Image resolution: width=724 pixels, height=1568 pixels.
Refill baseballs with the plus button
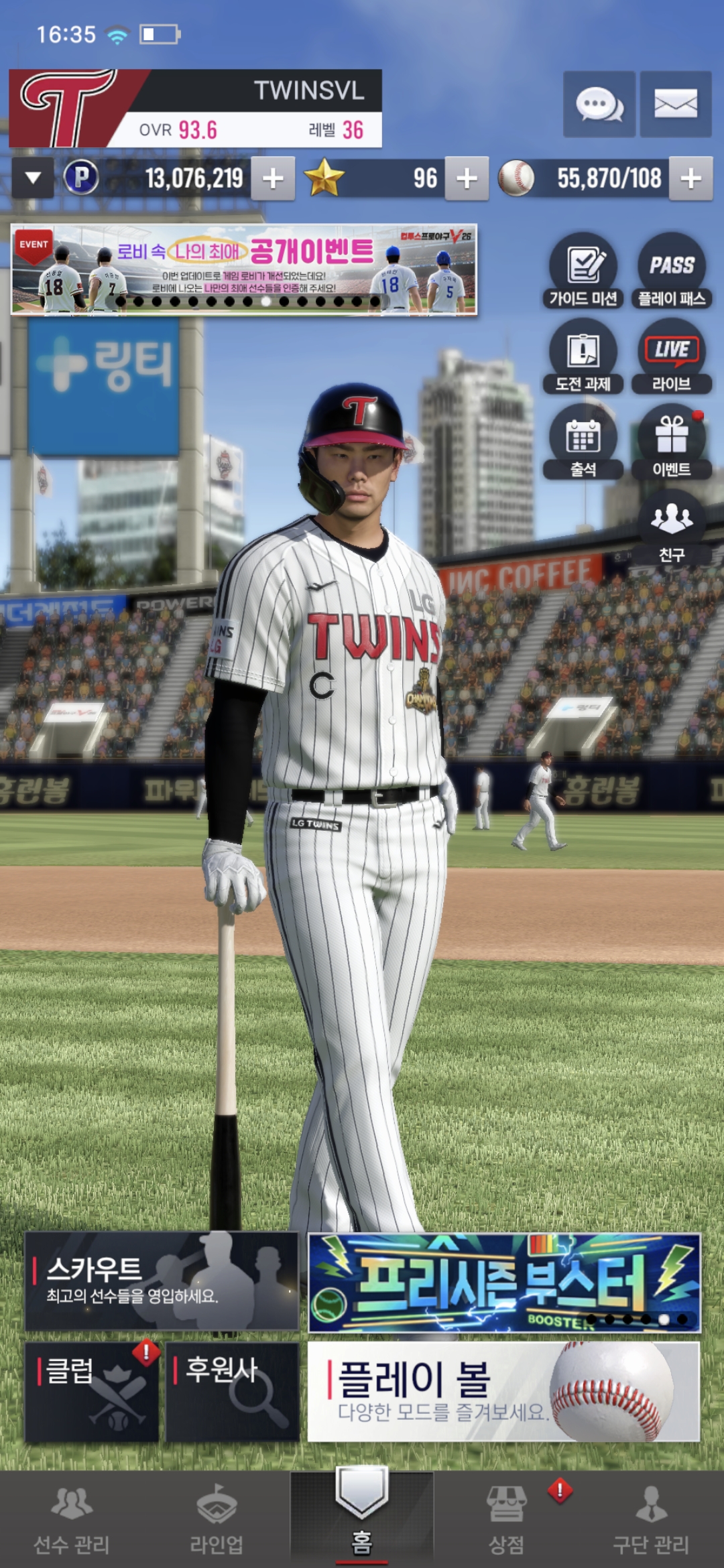point(690,179)
